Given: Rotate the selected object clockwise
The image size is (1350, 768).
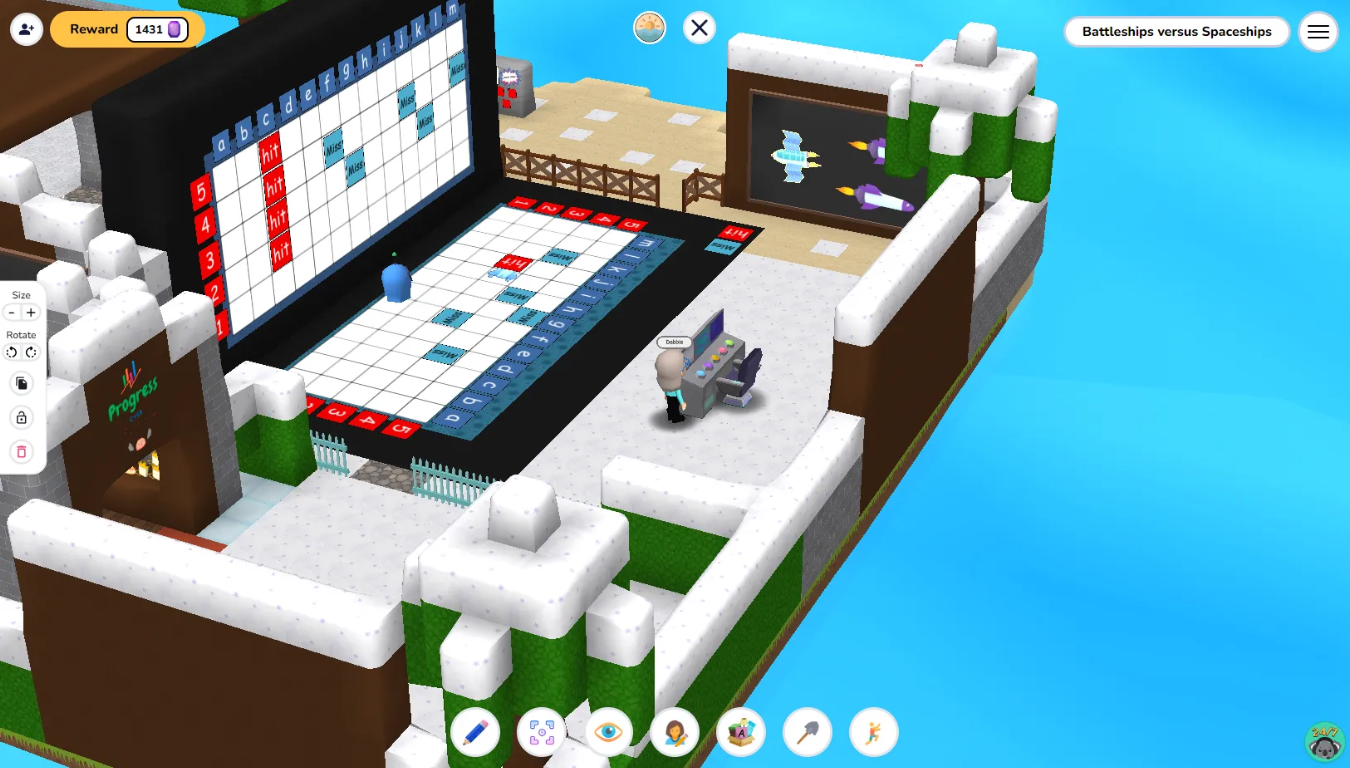Looking at the screenshot, I should (31, 352).
